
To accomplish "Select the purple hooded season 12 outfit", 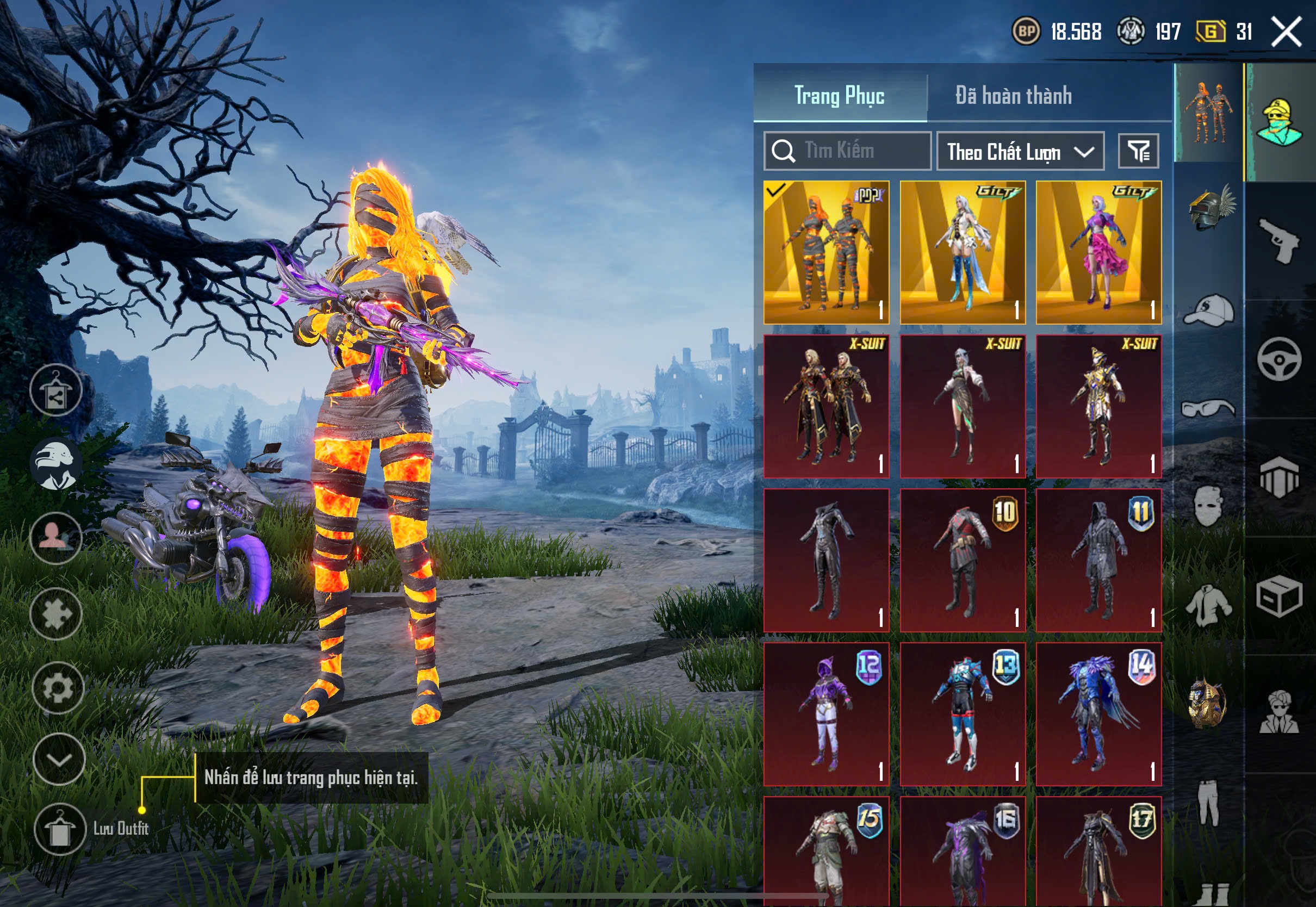I will pos(826,715).
